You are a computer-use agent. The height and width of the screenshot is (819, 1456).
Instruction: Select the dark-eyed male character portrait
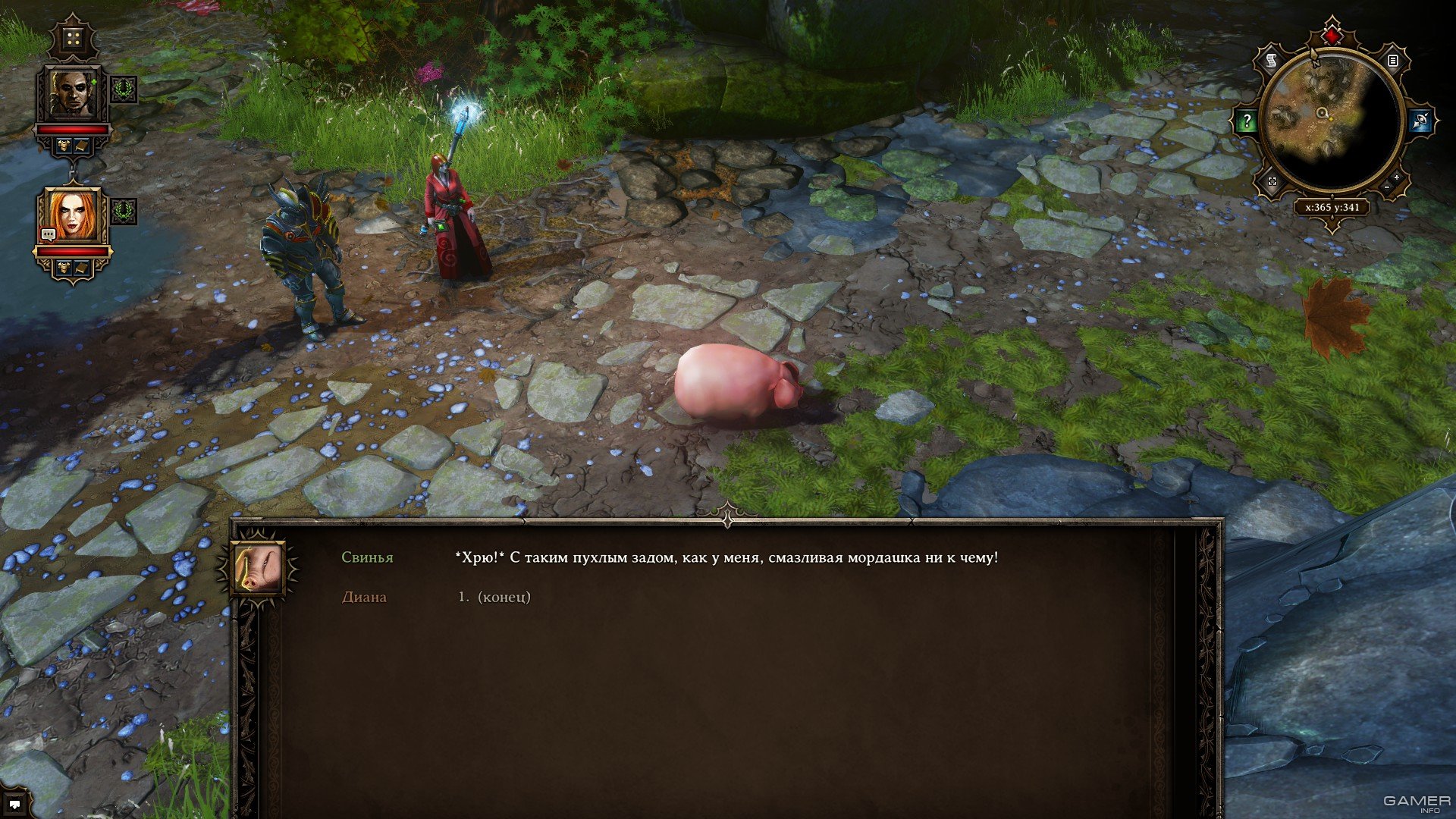click(73, 94)
